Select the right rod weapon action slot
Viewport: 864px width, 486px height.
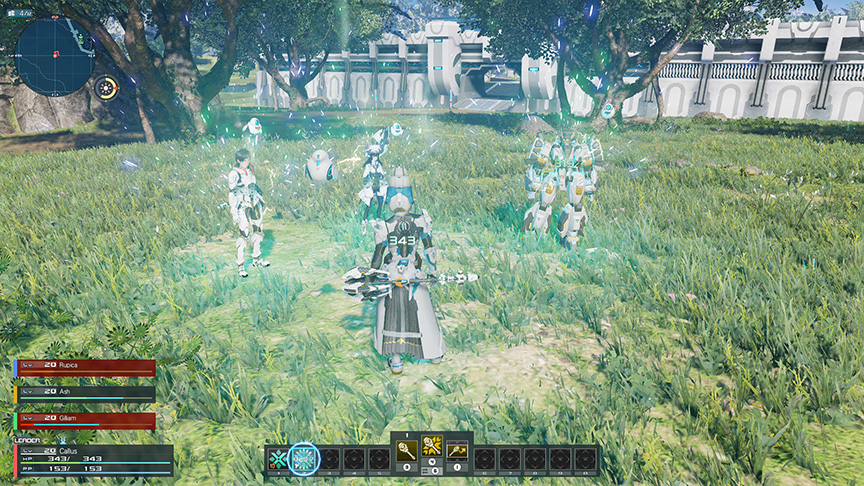[457, 449]
